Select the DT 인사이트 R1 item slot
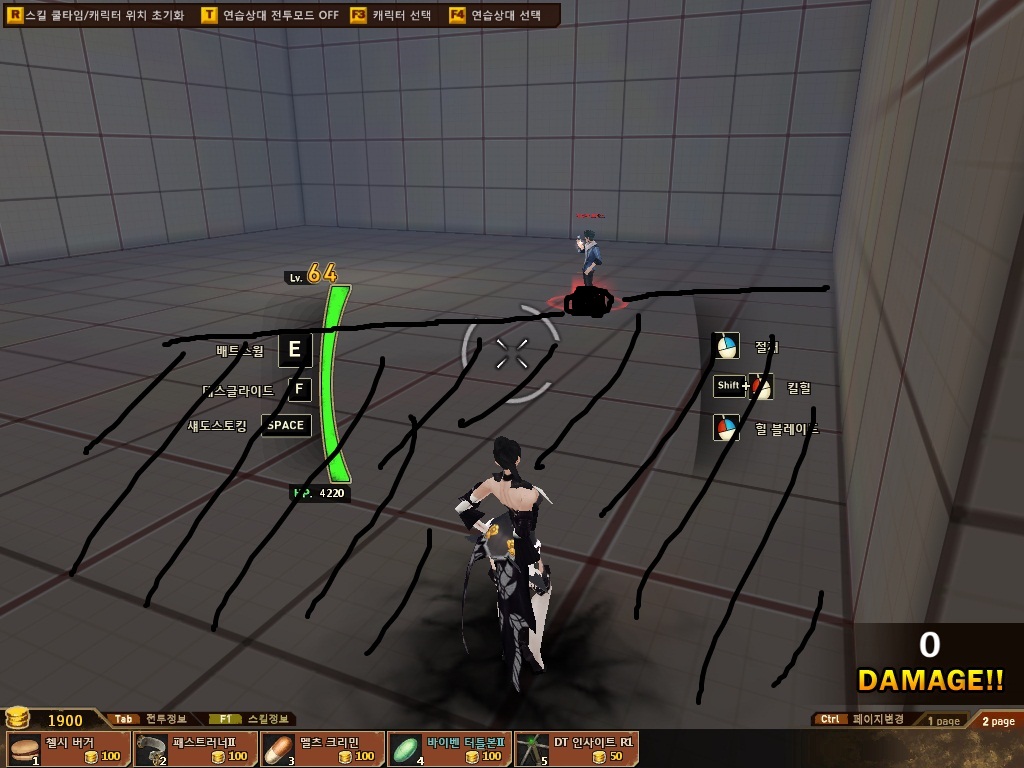This screenshot has width=1024, height=768. (x=576, y=748)
